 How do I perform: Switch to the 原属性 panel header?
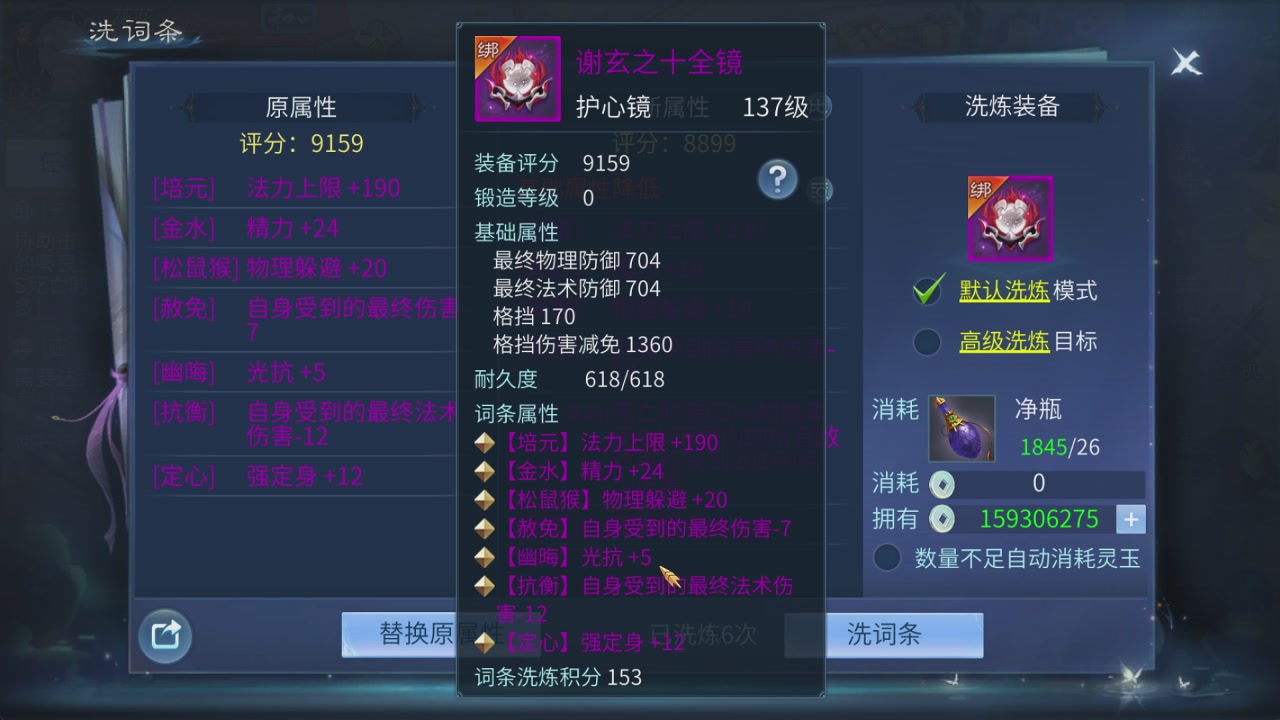pos(301,107)
